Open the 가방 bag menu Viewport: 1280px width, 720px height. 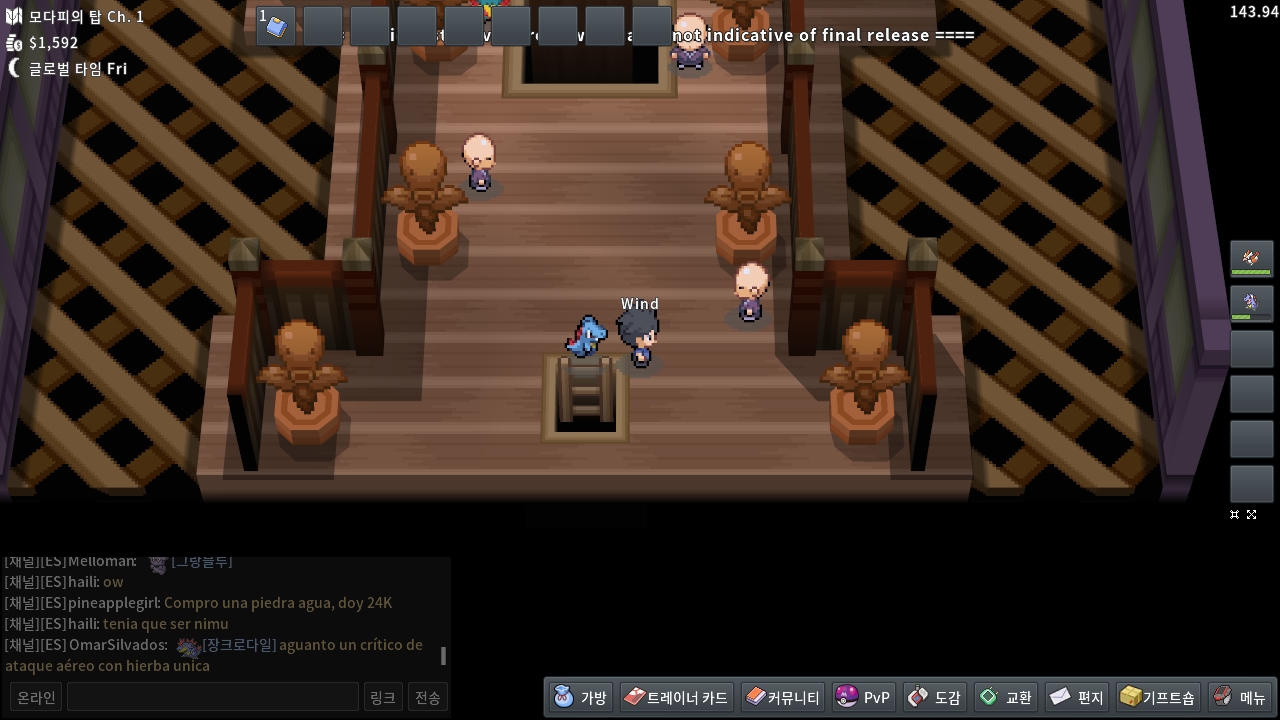pos(580,697)
